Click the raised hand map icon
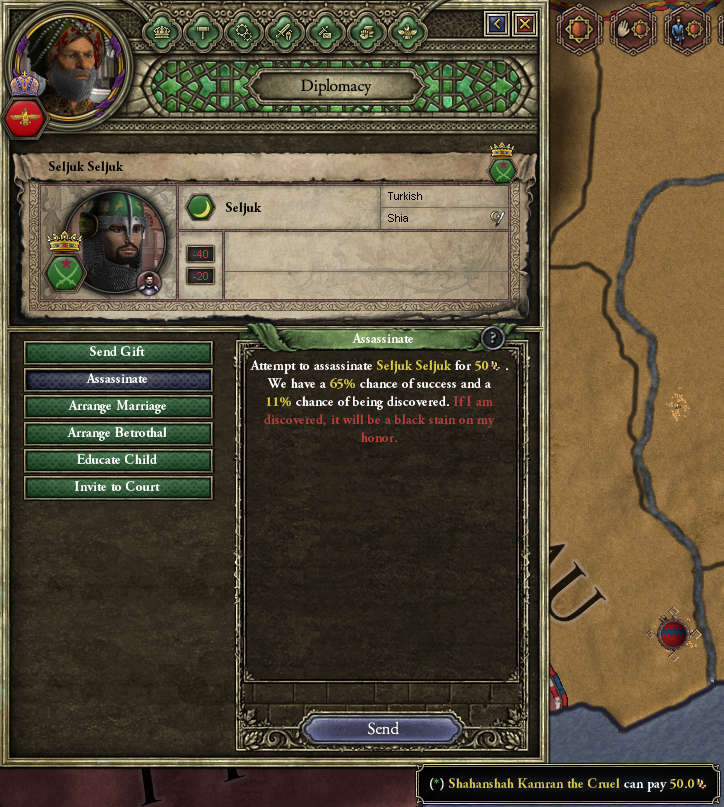The height and width of the screenshot is (807, 724). pyautogui.click(x=633, y=30)
